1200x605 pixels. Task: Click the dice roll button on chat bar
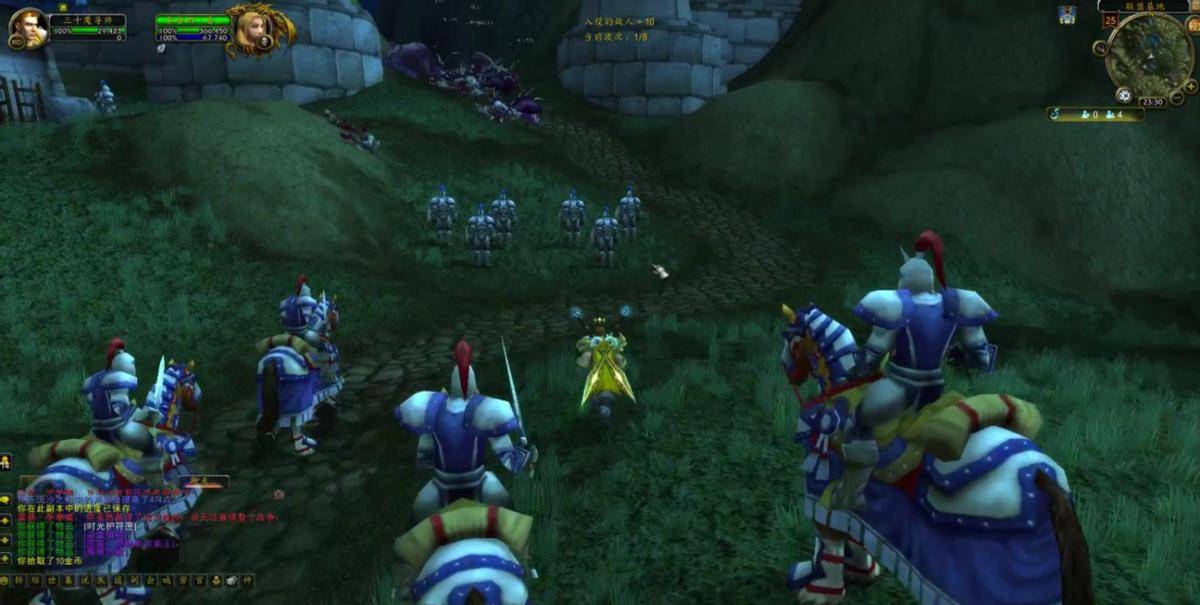point(230,580)
